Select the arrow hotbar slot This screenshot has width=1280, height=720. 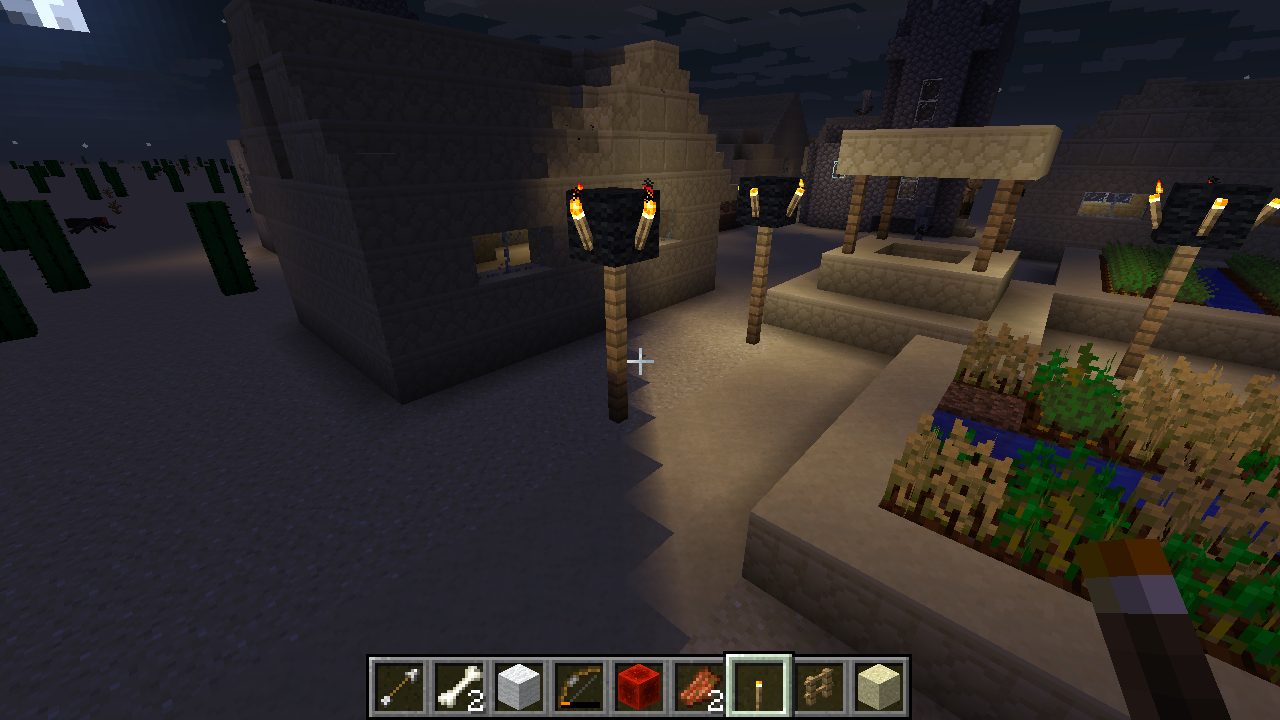[400, 687]
